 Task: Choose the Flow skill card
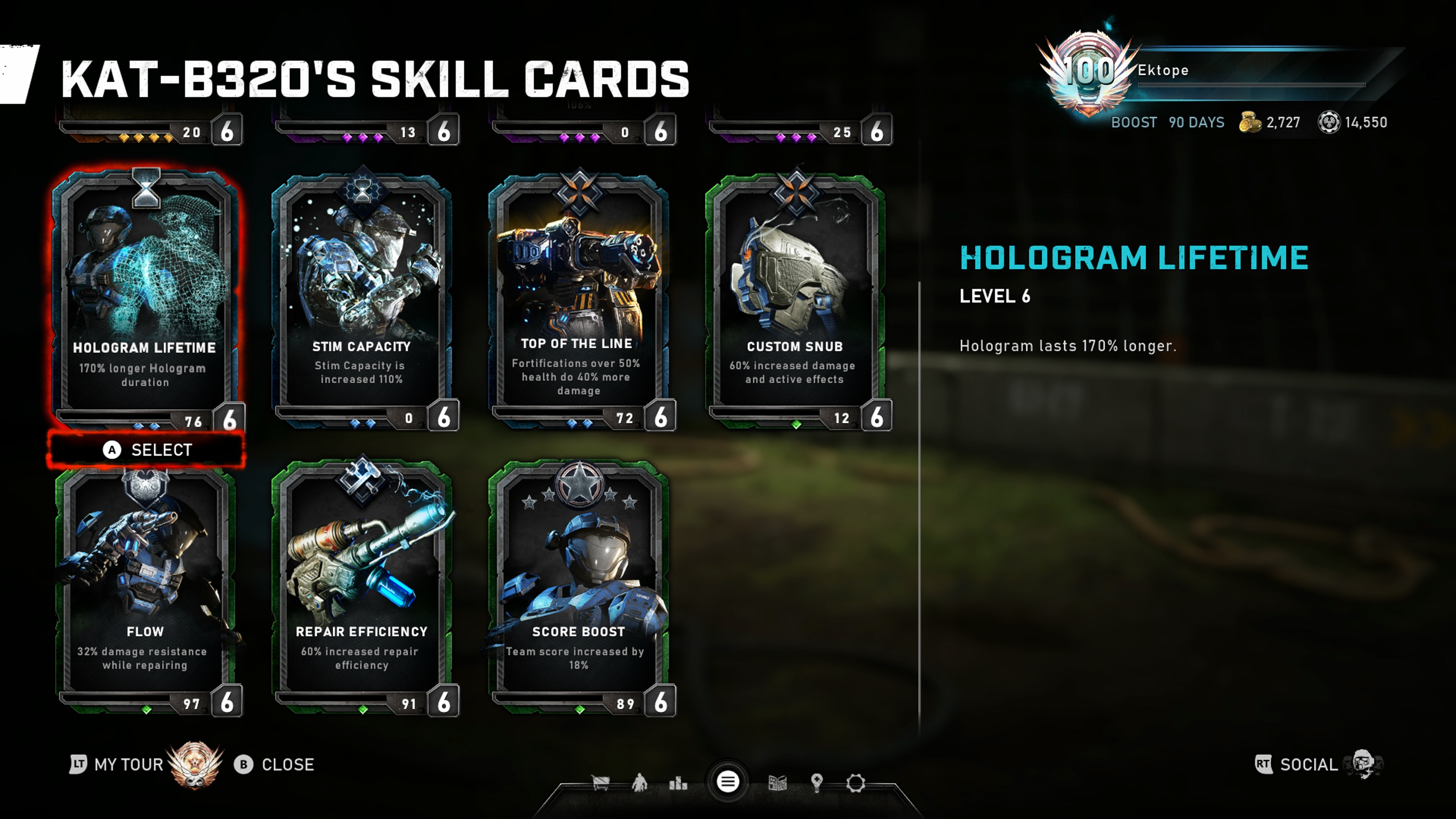[x=145, y=582]
